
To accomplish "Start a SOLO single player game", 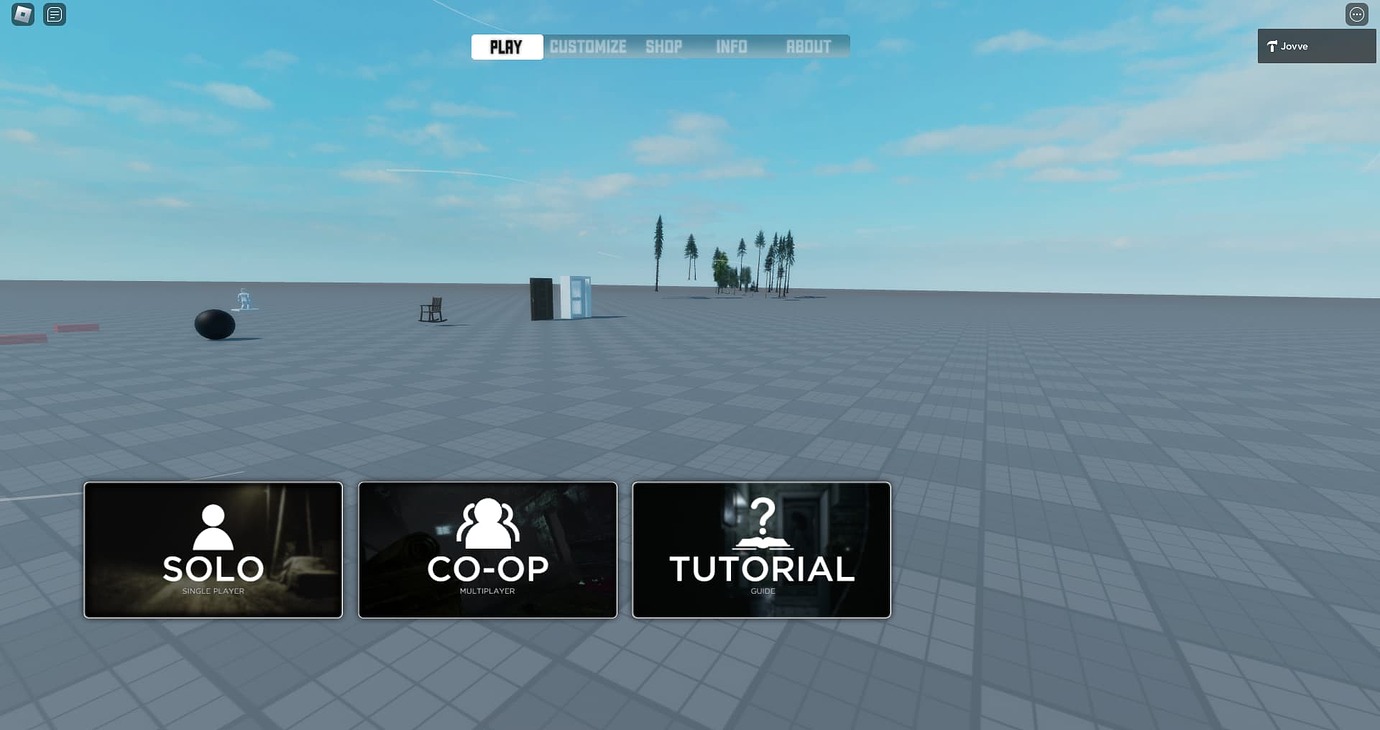I will point(212,549).
